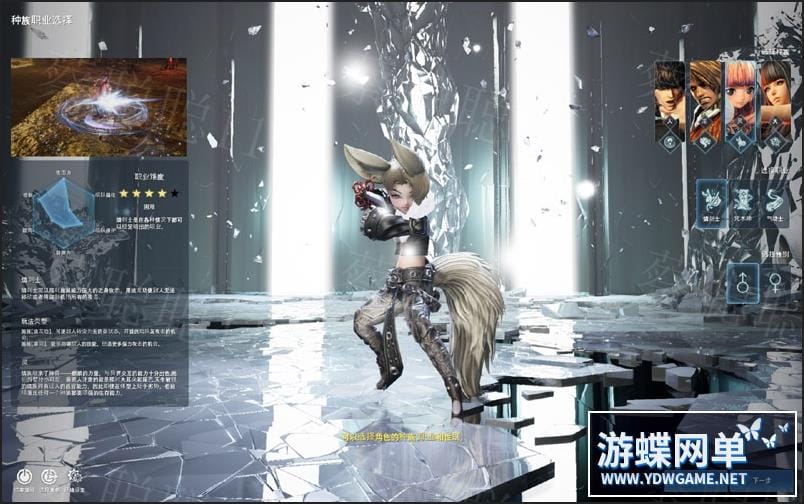Open settings with the gear icon

point(74,476)
